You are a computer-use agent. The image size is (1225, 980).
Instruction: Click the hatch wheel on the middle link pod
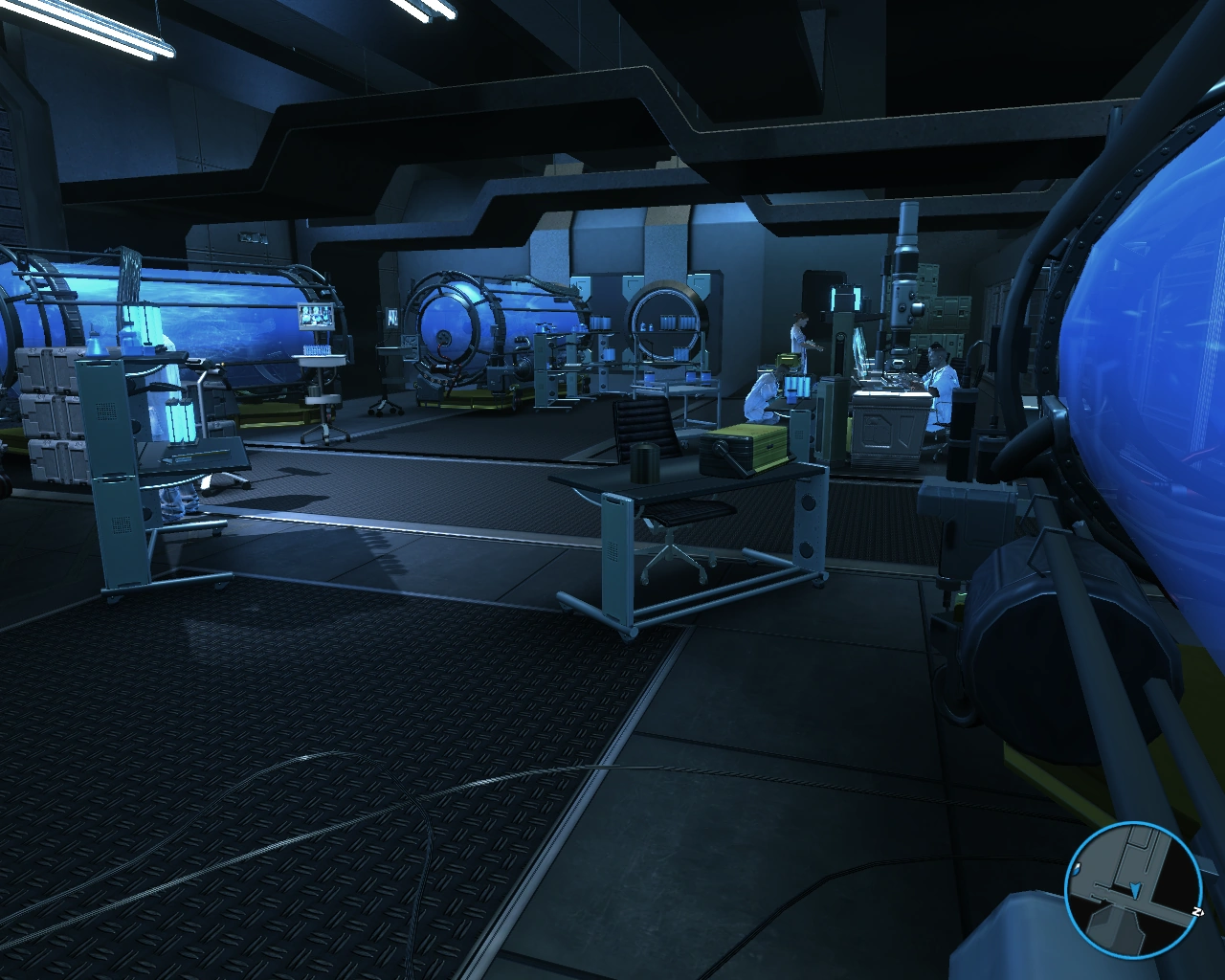(x=443, y=337)
